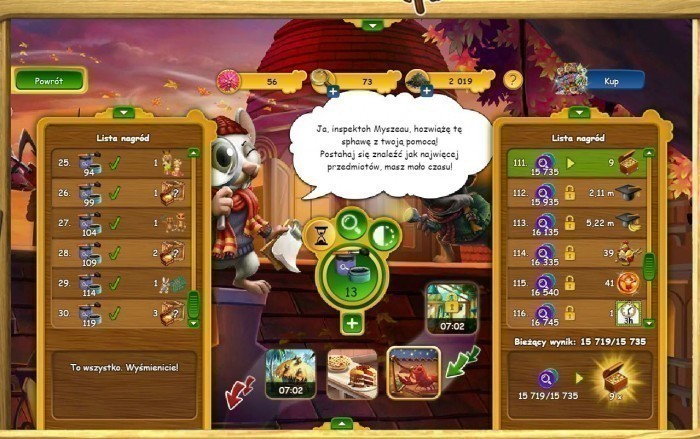Choose the lobster scene thumbnail
The image size is (700, 439).
click(x=414, y=372)
